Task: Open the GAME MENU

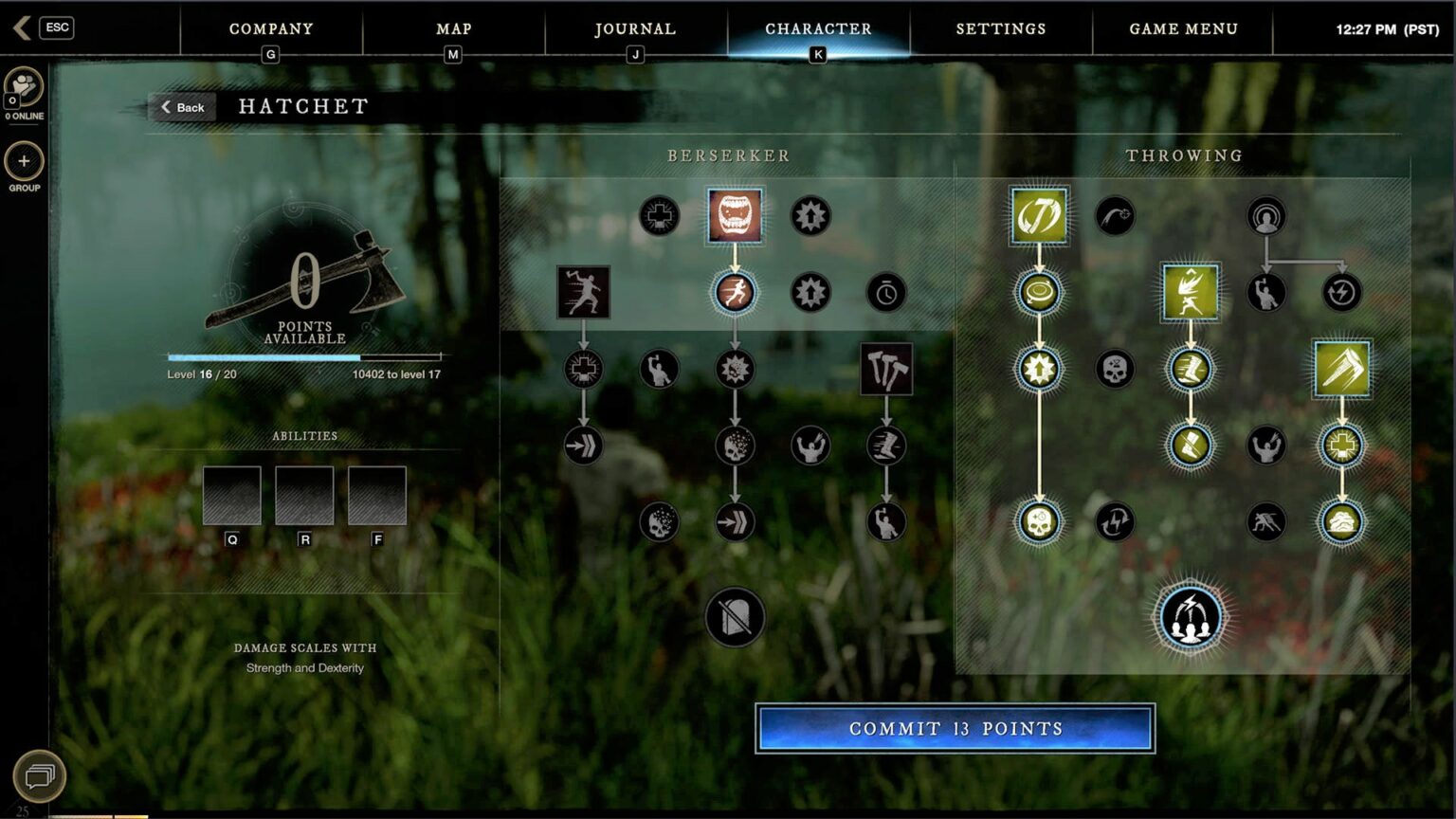Action: [1181, 28]
